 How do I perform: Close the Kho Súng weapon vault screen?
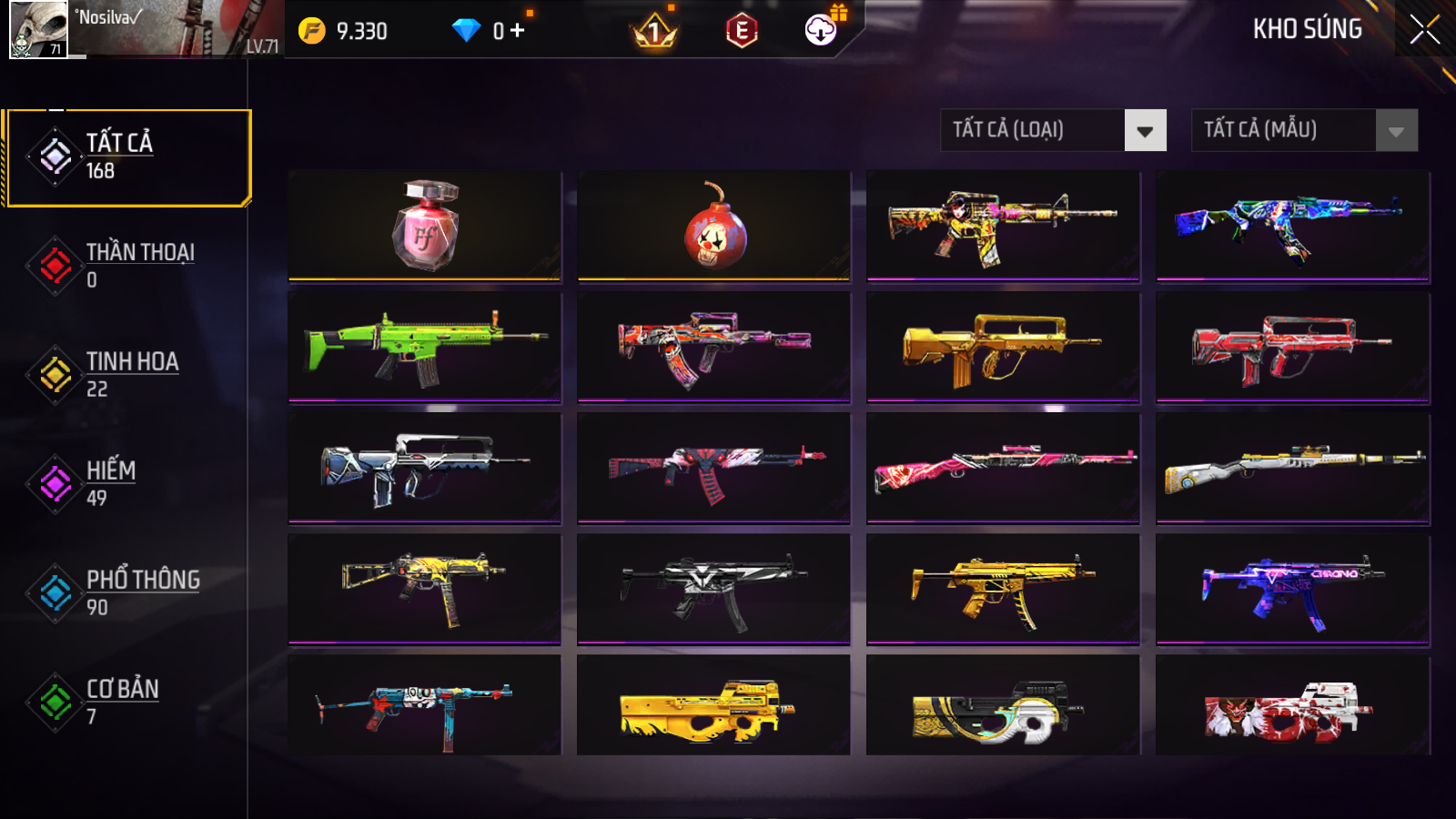(x=1424, y=29)
